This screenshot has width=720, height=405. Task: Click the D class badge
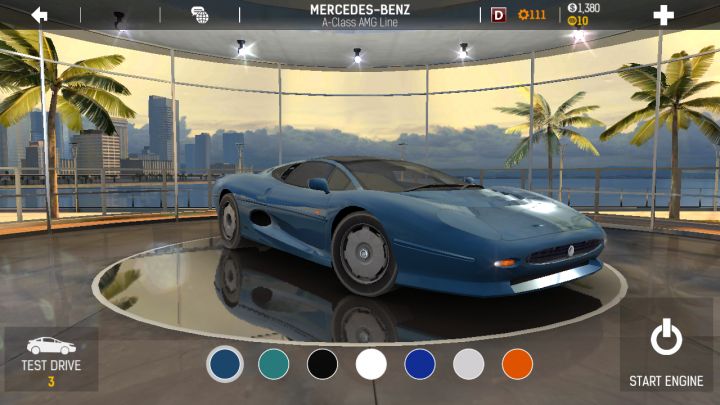pos(499,15)
